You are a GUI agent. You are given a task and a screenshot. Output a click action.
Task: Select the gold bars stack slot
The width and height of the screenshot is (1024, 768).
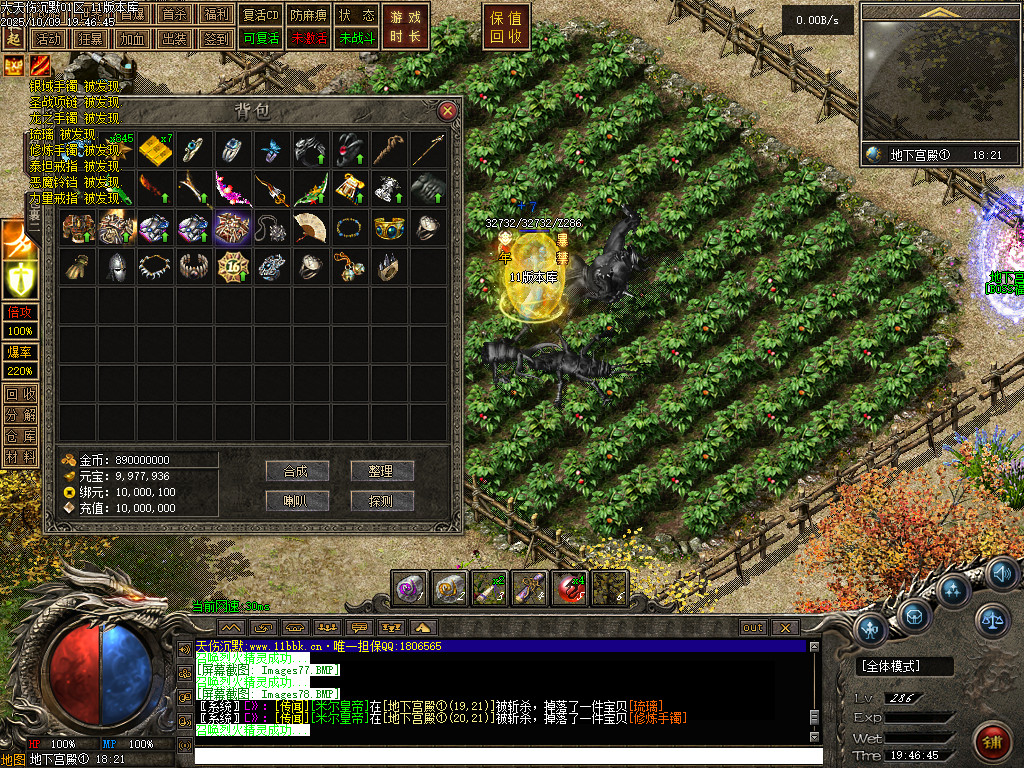tap(155, 149)
